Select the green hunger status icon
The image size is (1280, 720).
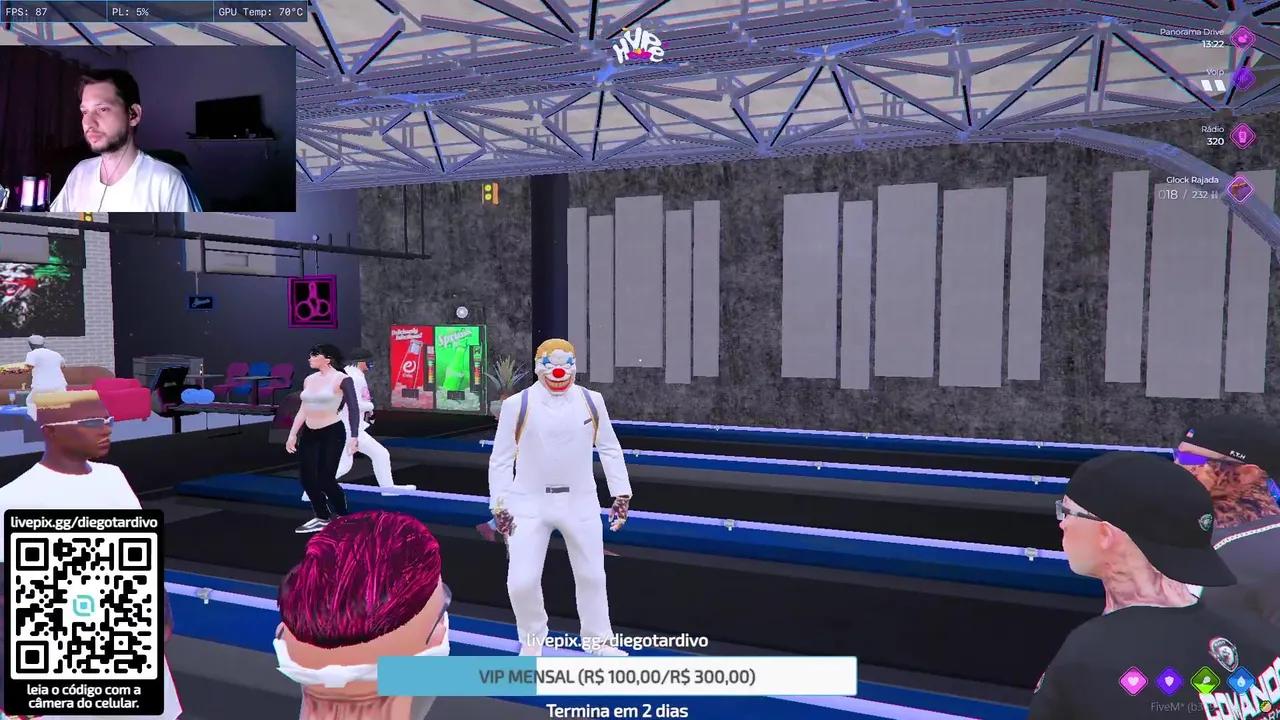(x=1205, y=680)
